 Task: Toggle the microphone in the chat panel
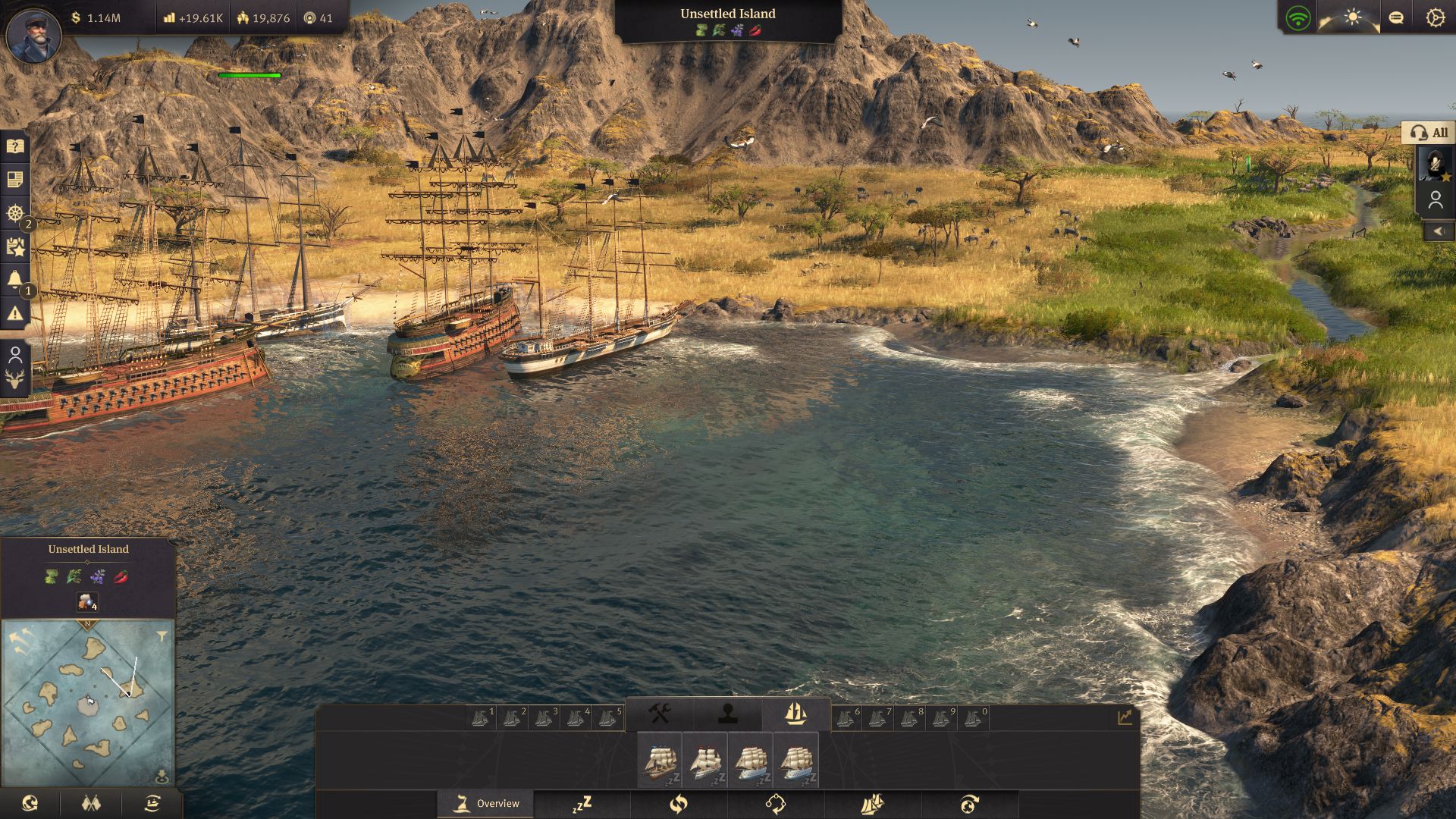[x=1434, y=163]
